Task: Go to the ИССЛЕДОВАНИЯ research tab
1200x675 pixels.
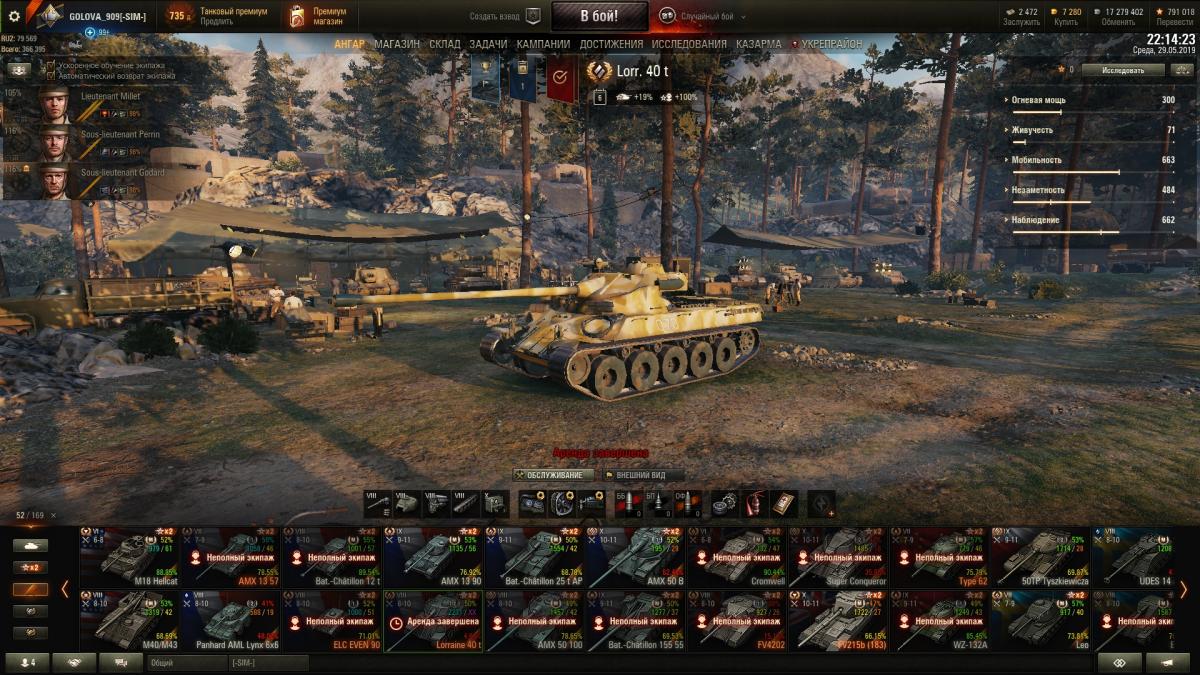Action: [689, 44]
